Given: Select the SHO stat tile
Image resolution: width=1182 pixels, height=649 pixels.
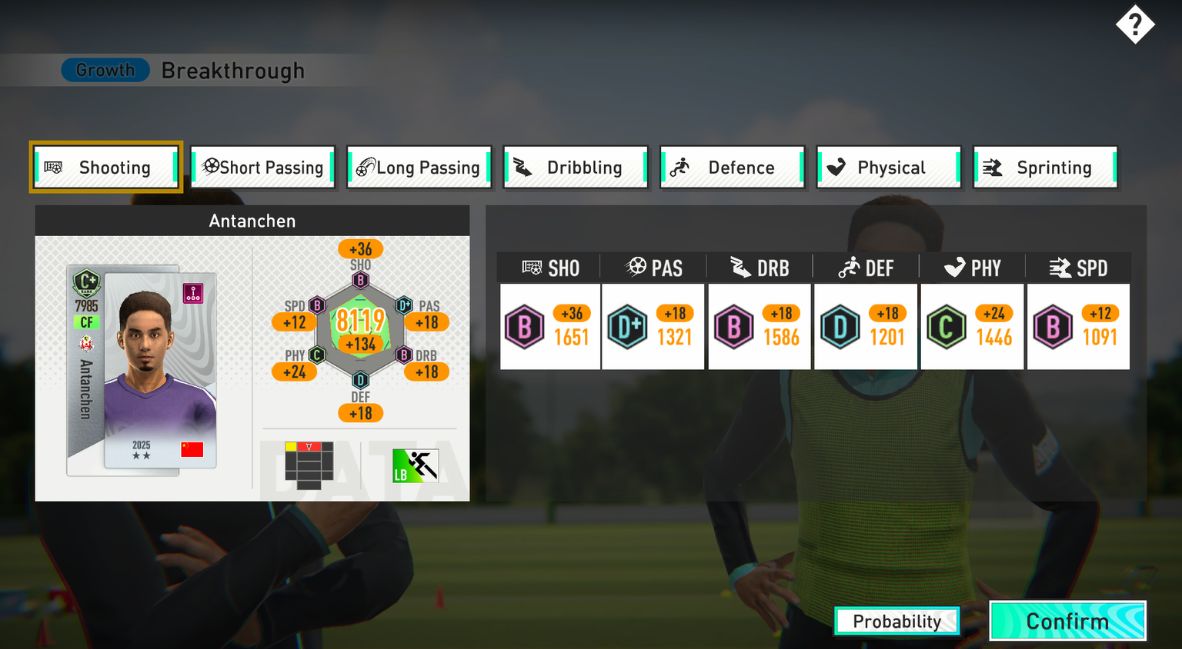Looking at the screenshot, I should tap(550, 326).
